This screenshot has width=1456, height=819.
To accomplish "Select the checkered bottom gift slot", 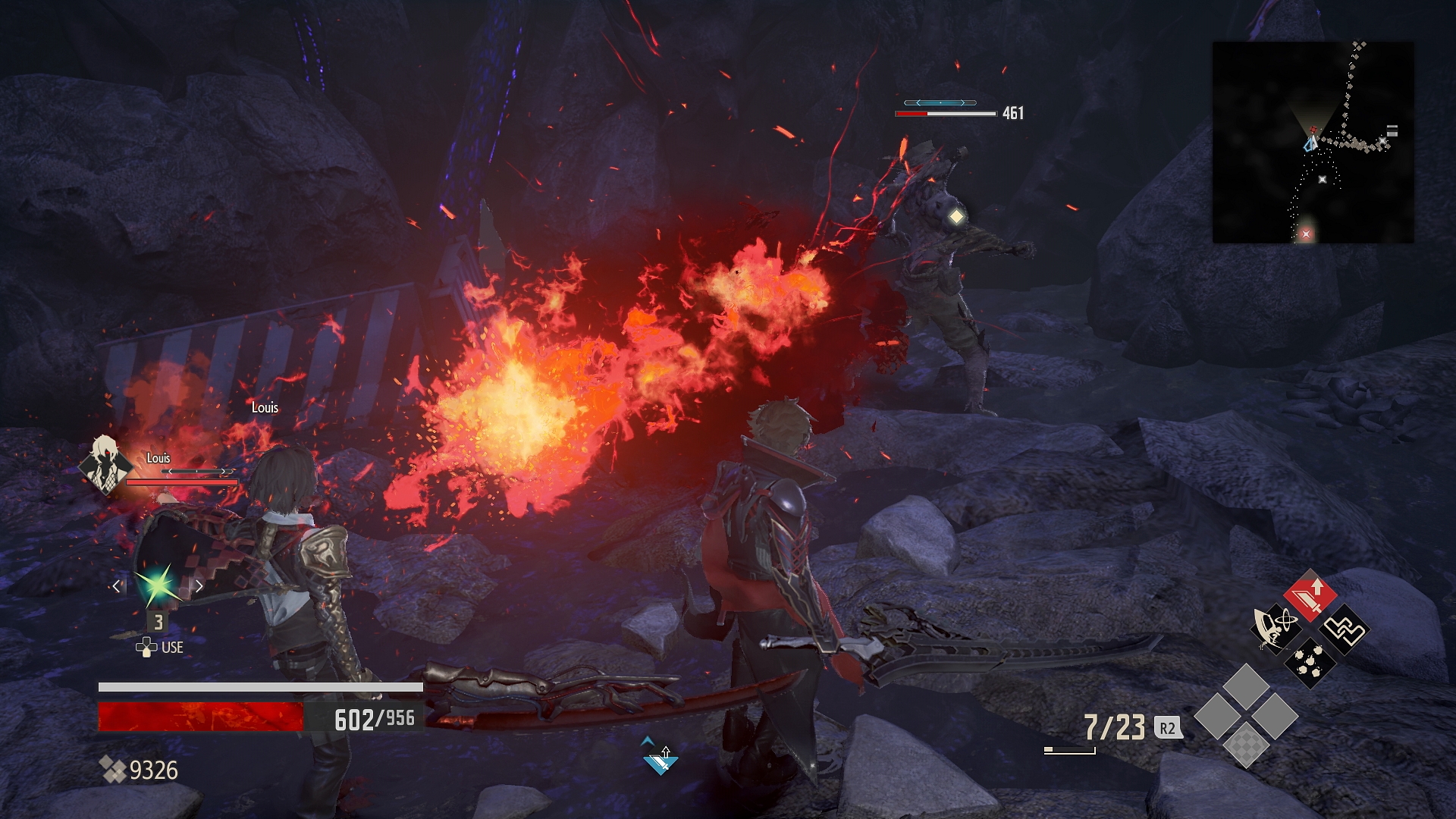I will coord(1246,743).
